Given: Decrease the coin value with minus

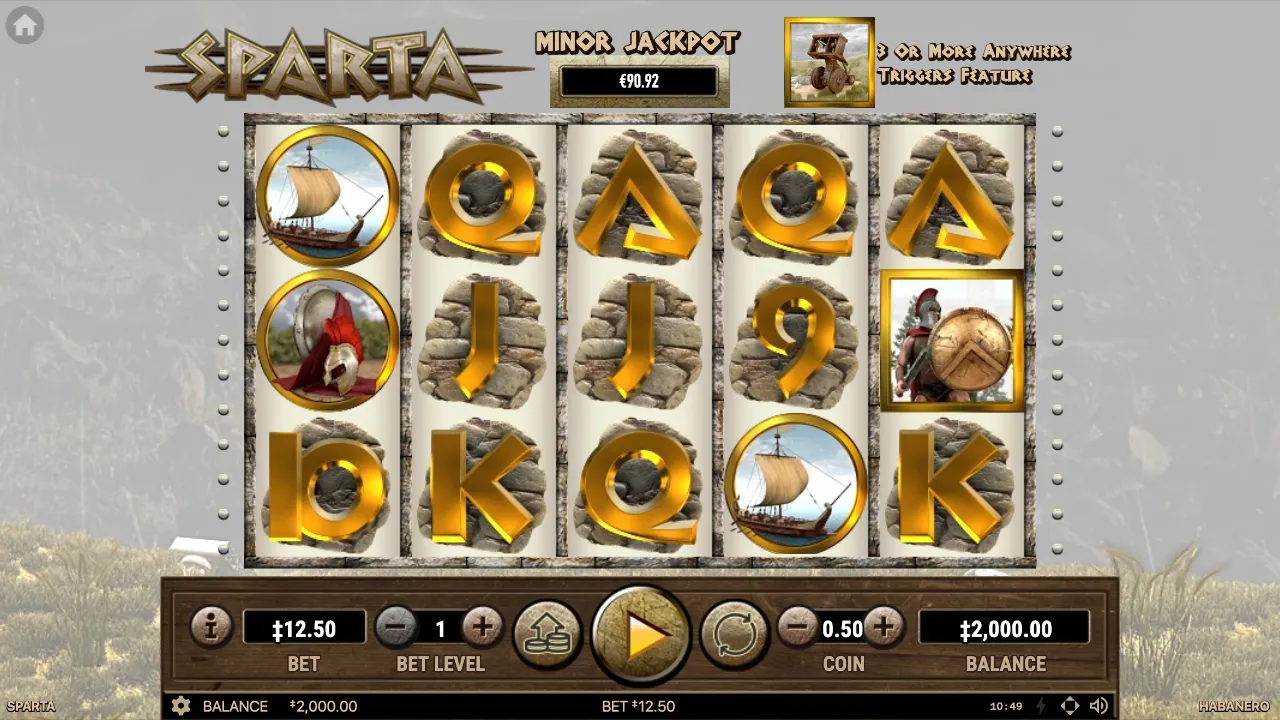Looking at the screenshot, I should 797,629.
